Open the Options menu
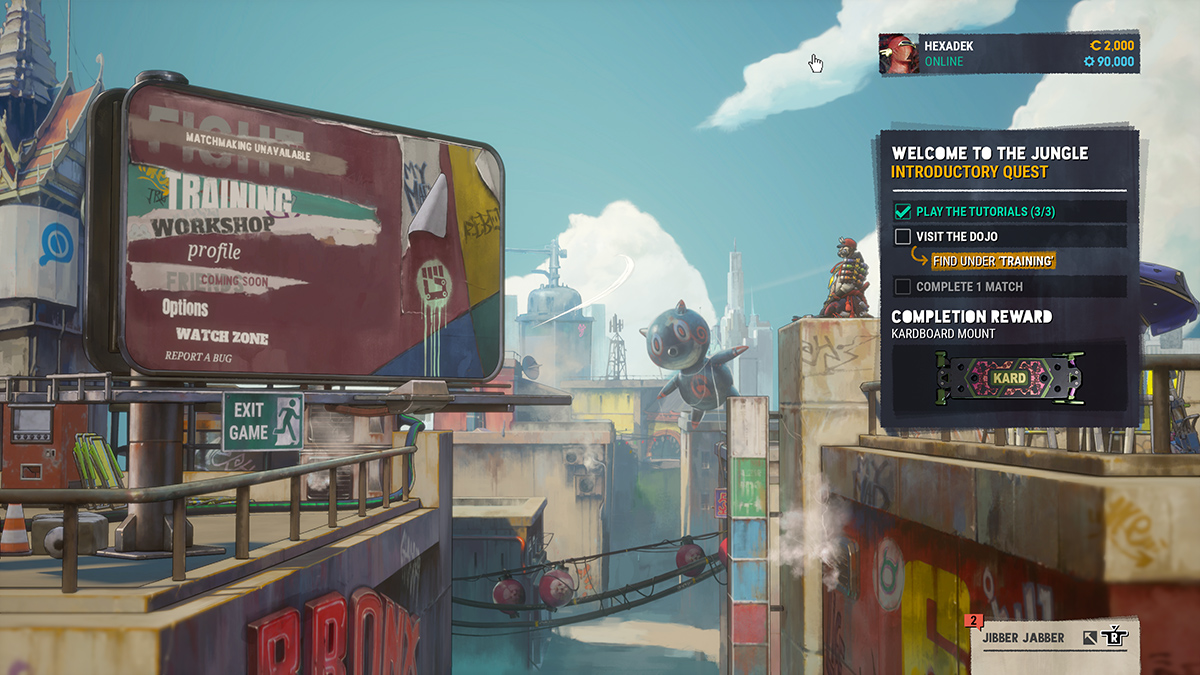The image size is (1200, 675). pos(186,308)
